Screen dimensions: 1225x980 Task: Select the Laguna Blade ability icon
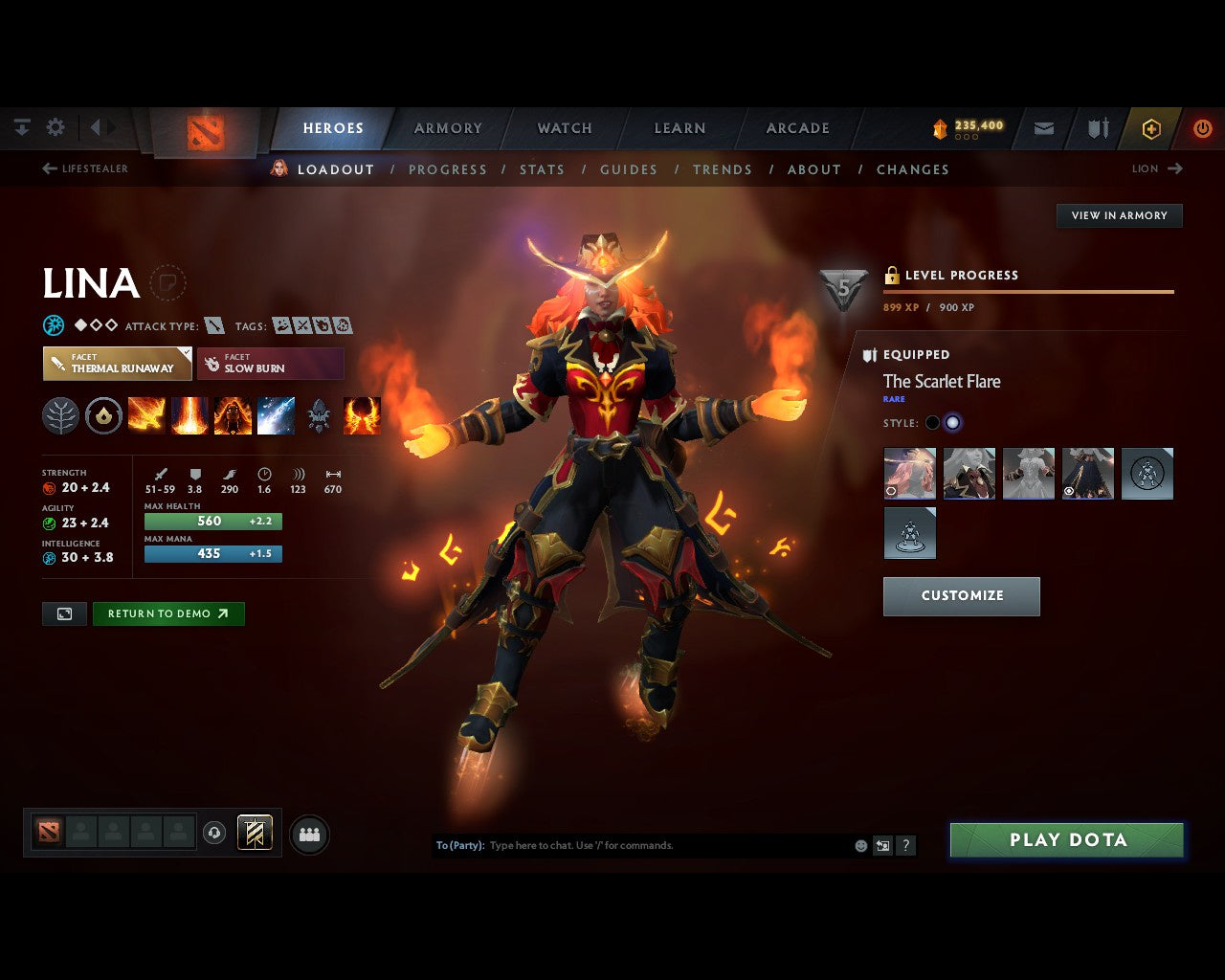[276, 414]
